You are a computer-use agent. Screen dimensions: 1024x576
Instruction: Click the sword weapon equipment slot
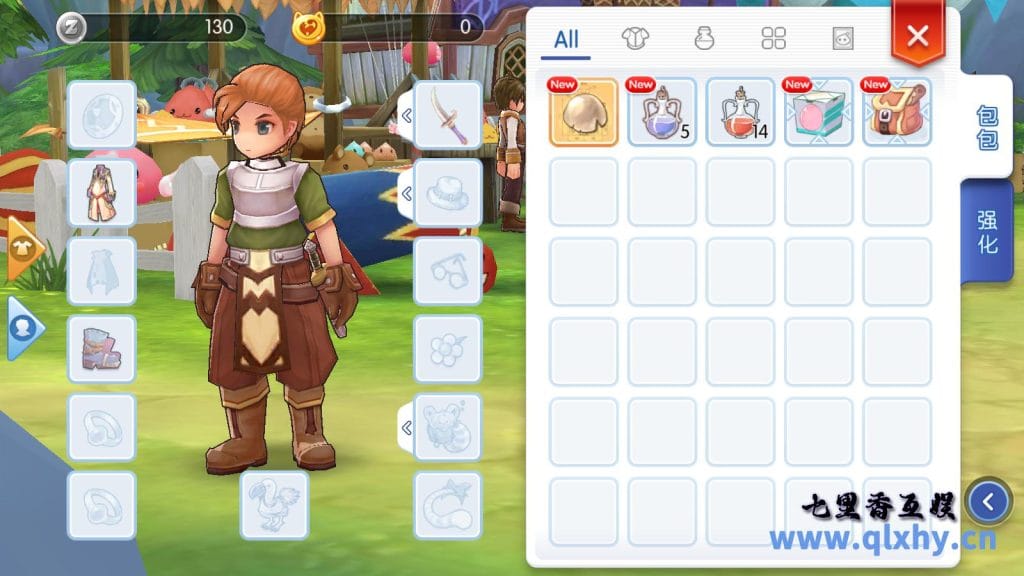point(447,115)
